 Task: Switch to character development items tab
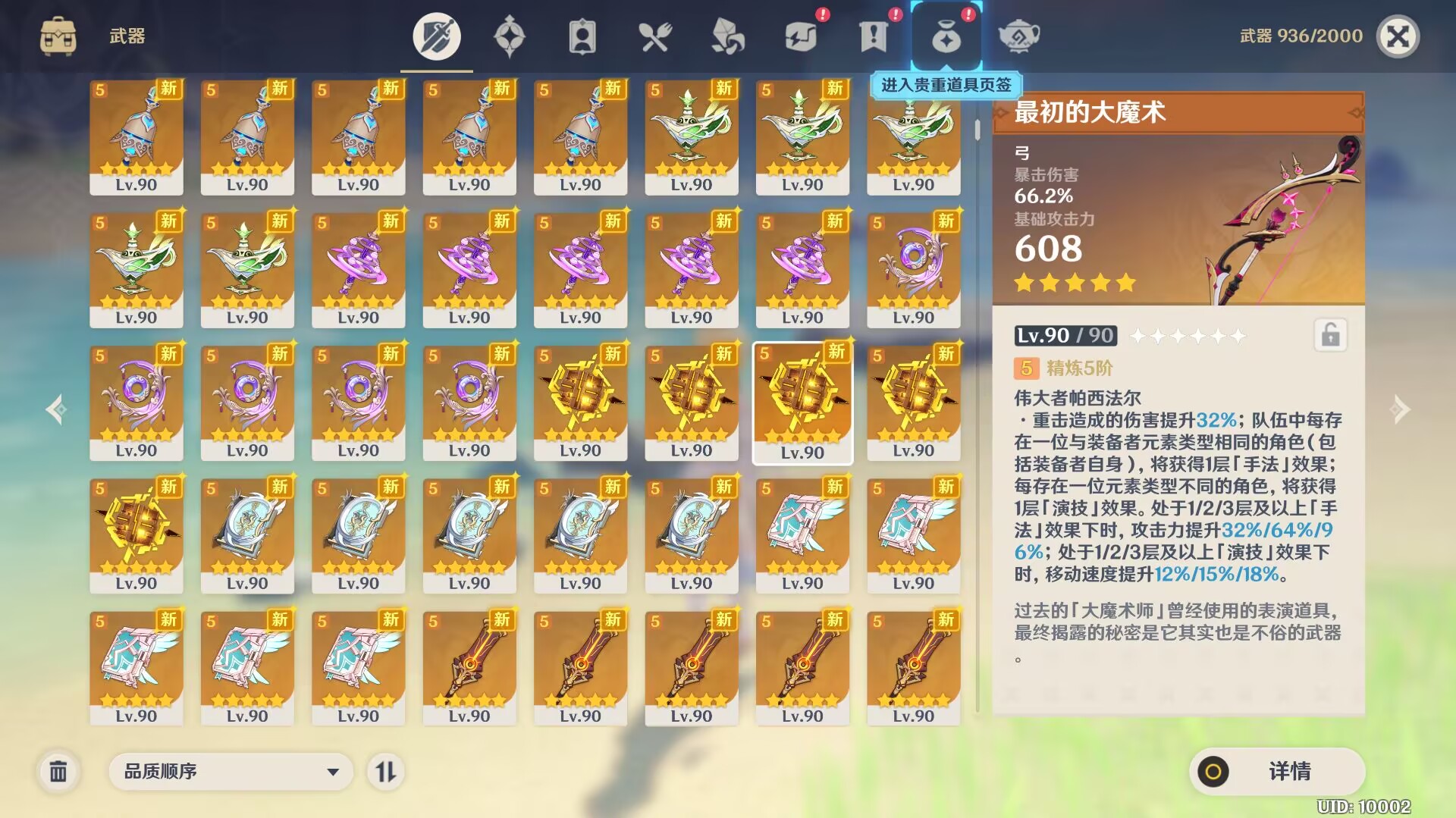(582, 36)
